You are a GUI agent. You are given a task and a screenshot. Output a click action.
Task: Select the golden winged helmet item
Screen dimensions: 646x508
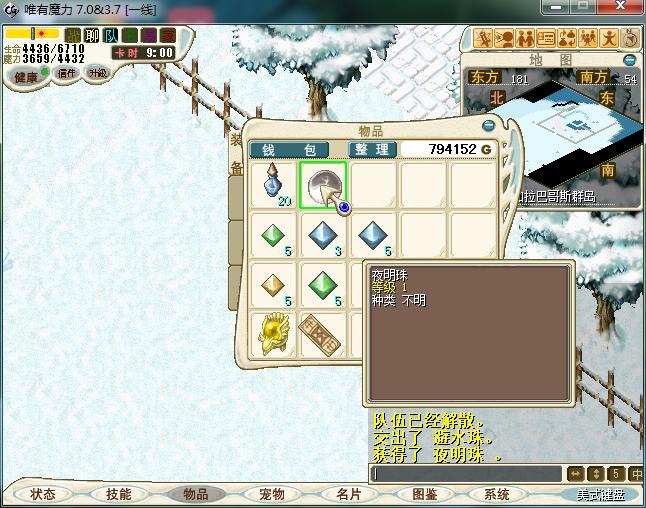point(274,333)
